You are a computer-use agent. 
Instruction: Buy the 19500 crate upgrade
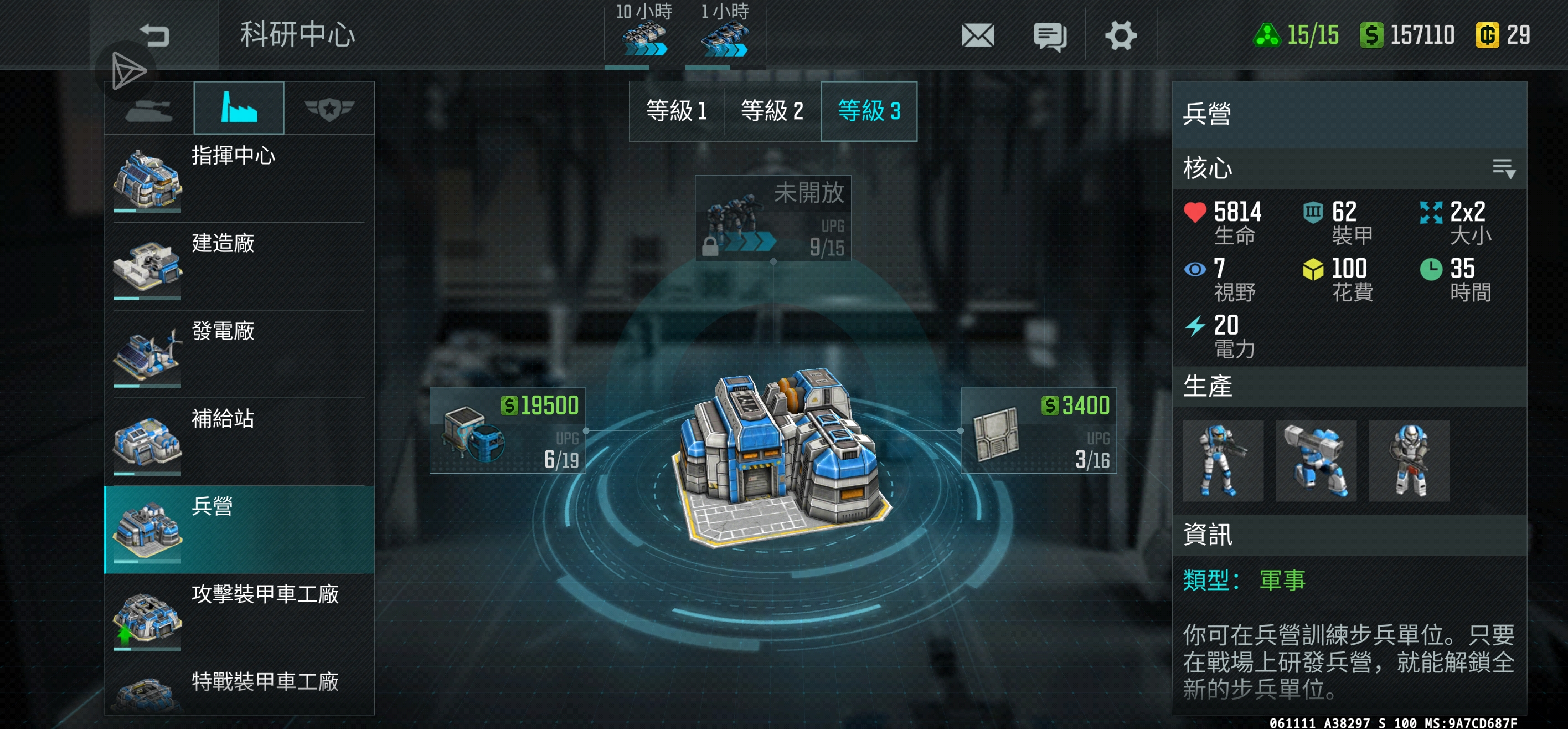click(508, 430)
